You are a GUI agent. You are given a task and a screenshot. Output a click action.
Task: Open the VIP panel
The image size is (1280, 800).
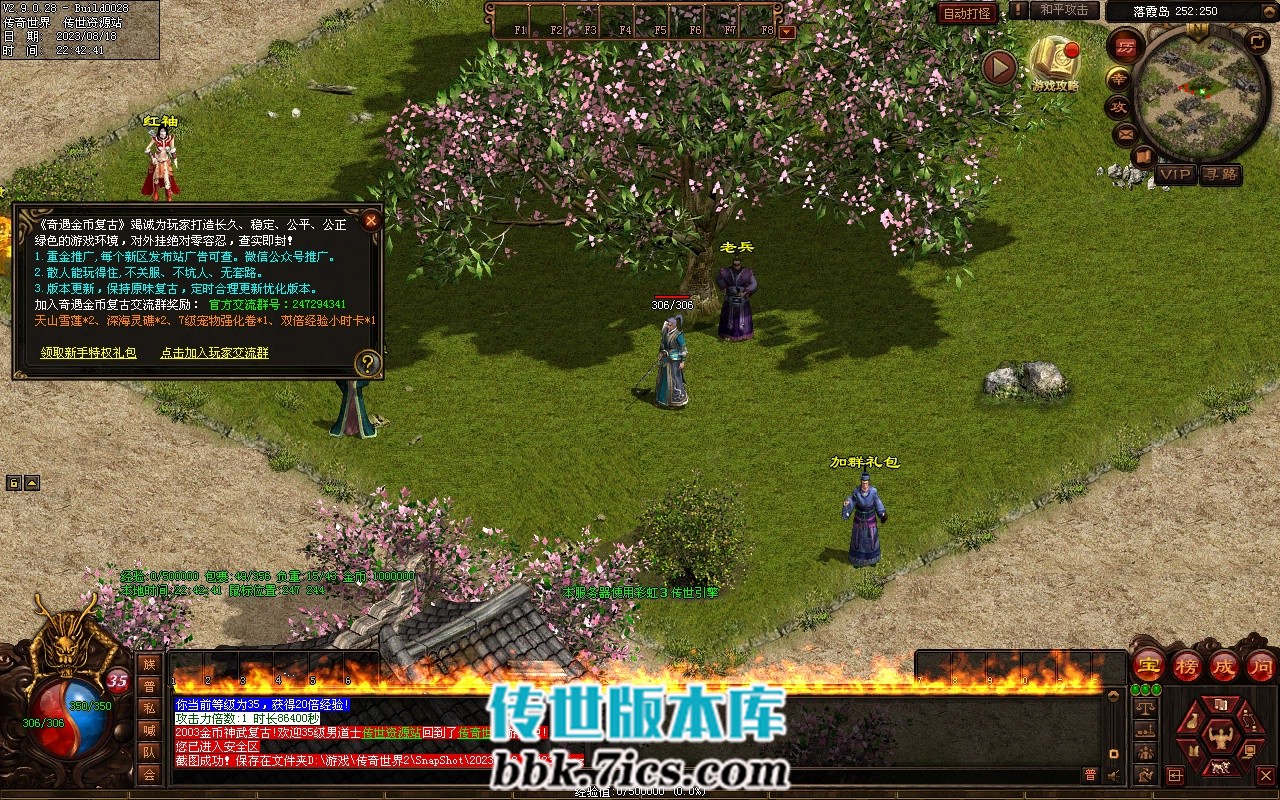pos(1176,174)
